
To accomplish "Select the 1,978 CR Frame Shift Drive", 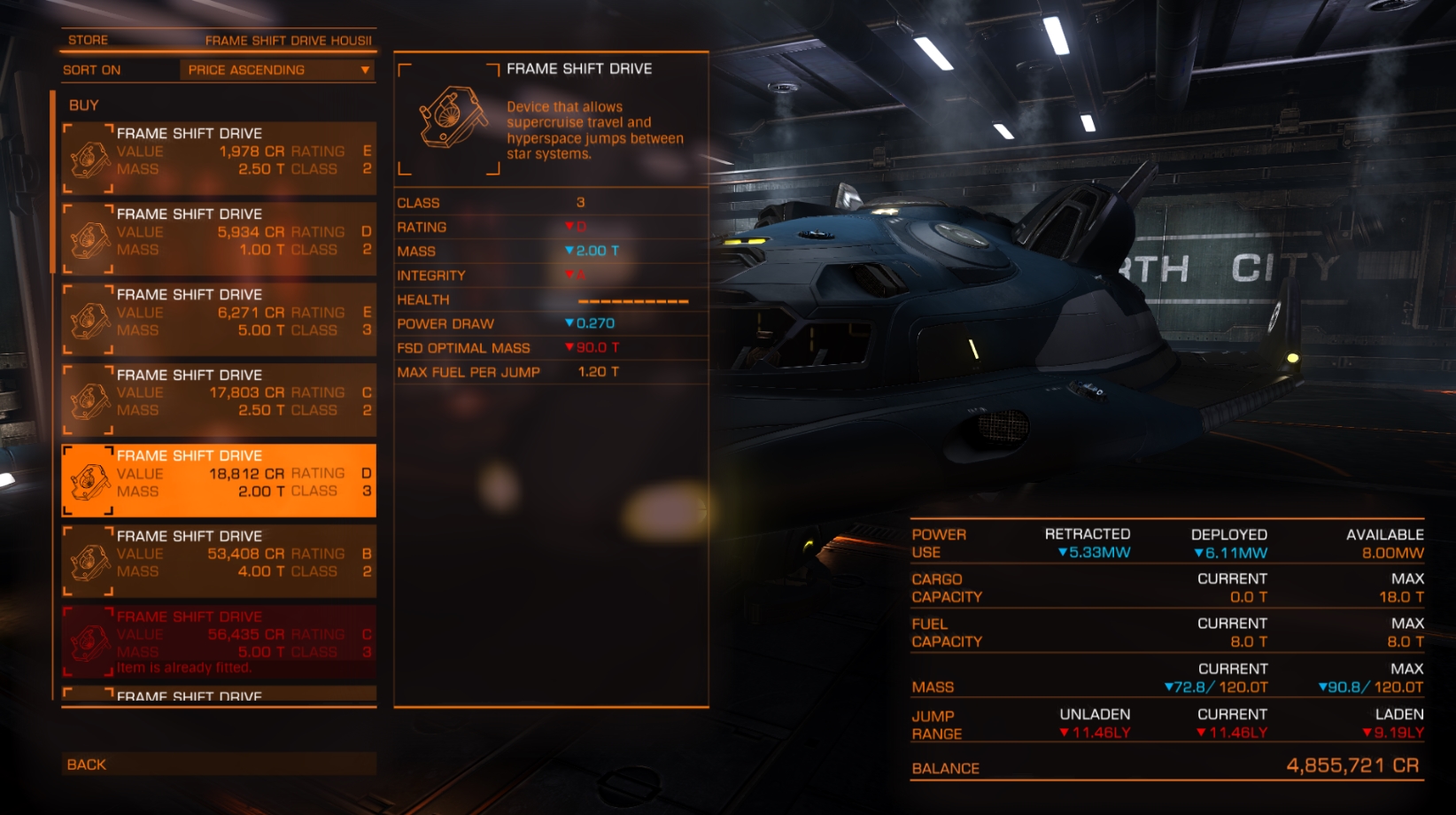I will 219,159.
